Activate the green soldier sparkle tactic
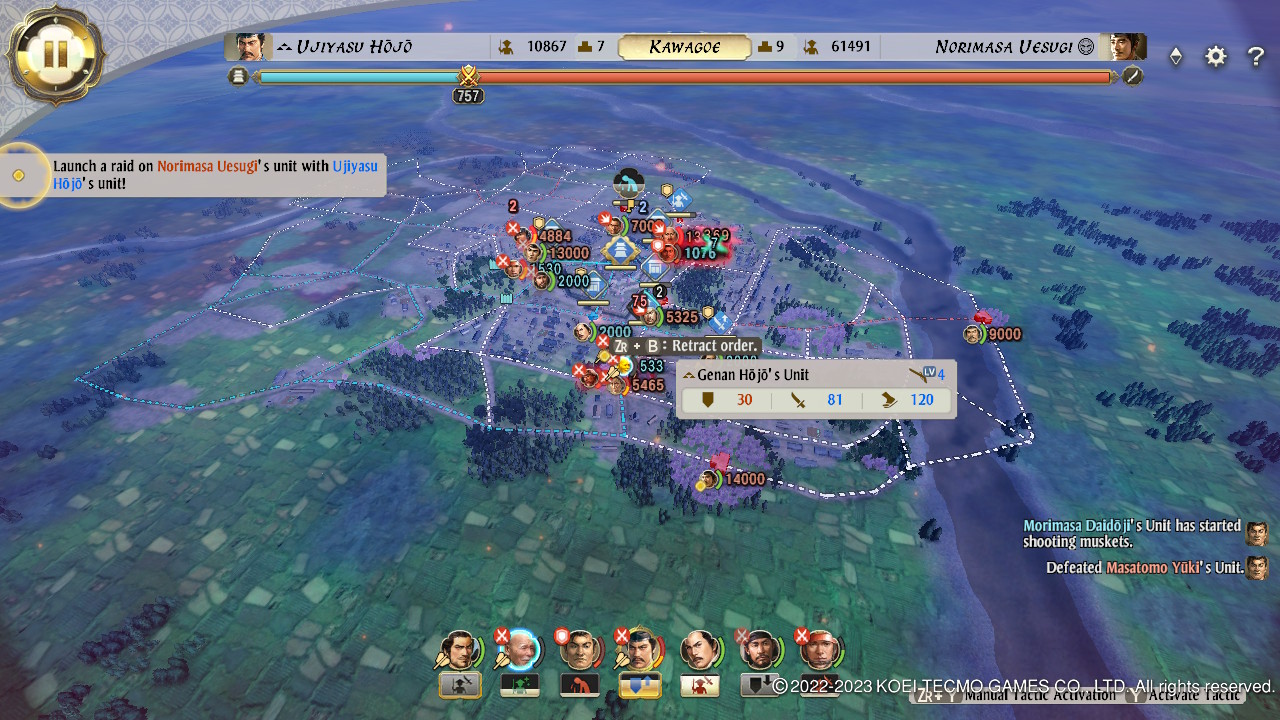The image size is (1280, 720). [x=519, y=685]
